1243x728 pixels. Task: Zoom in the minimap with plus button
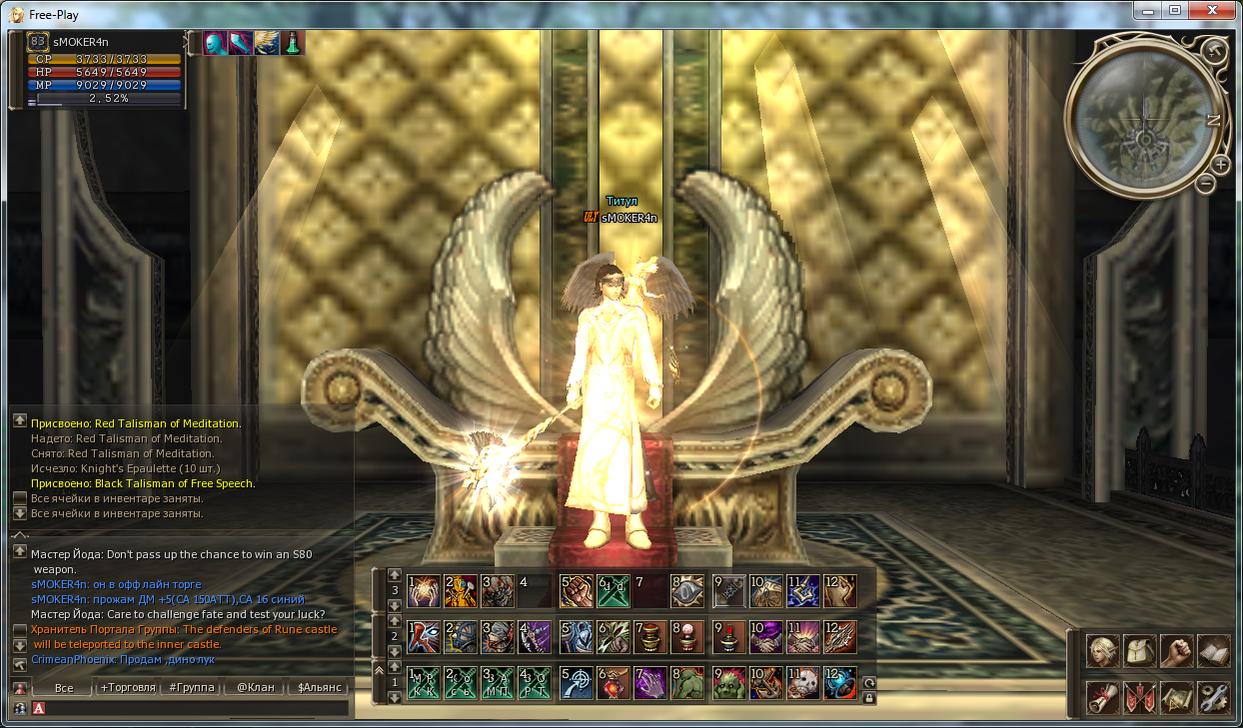click(1221, 165)
